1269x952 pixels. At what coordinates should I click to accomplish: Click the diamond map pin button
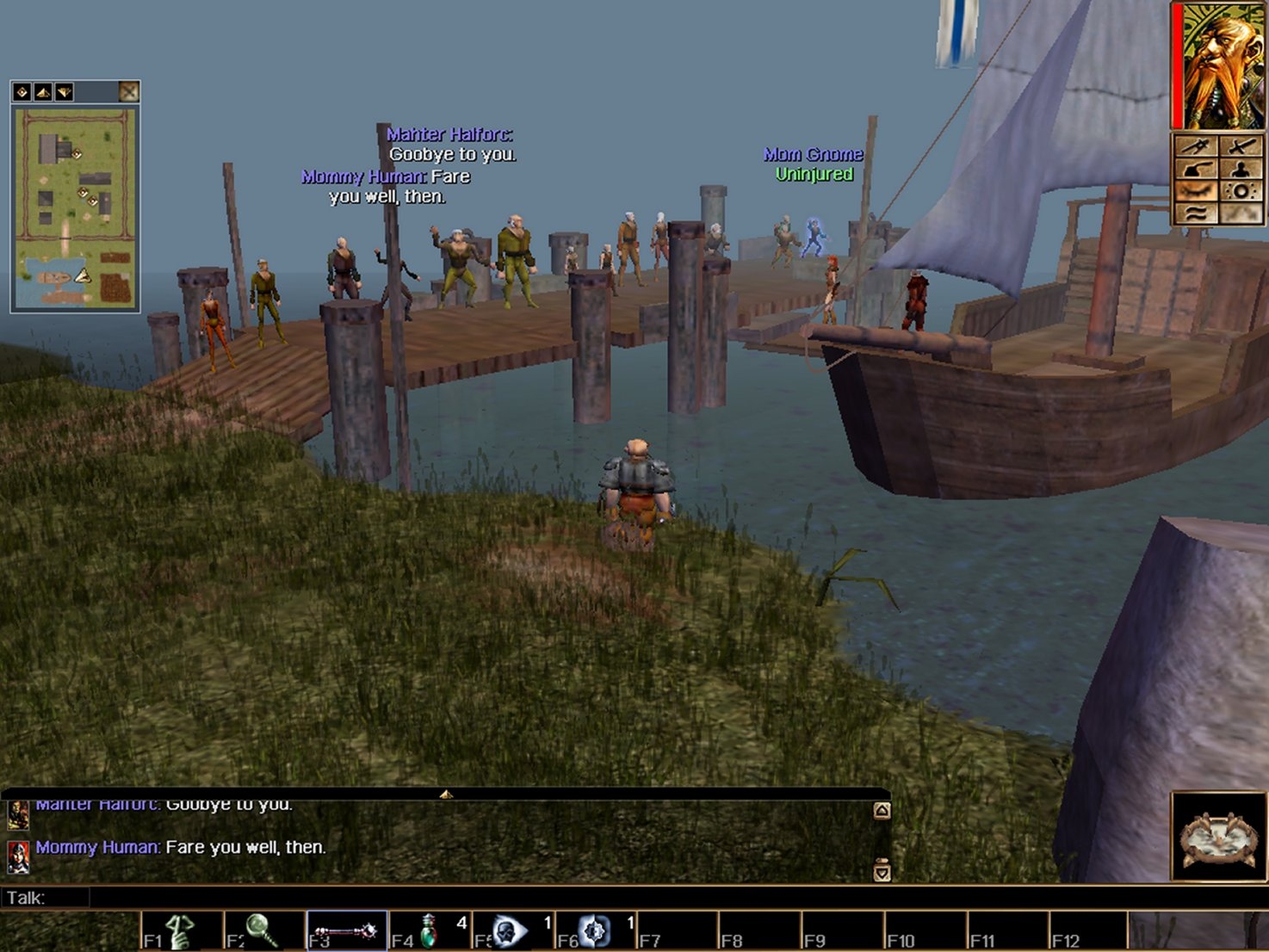coord(22,92)
